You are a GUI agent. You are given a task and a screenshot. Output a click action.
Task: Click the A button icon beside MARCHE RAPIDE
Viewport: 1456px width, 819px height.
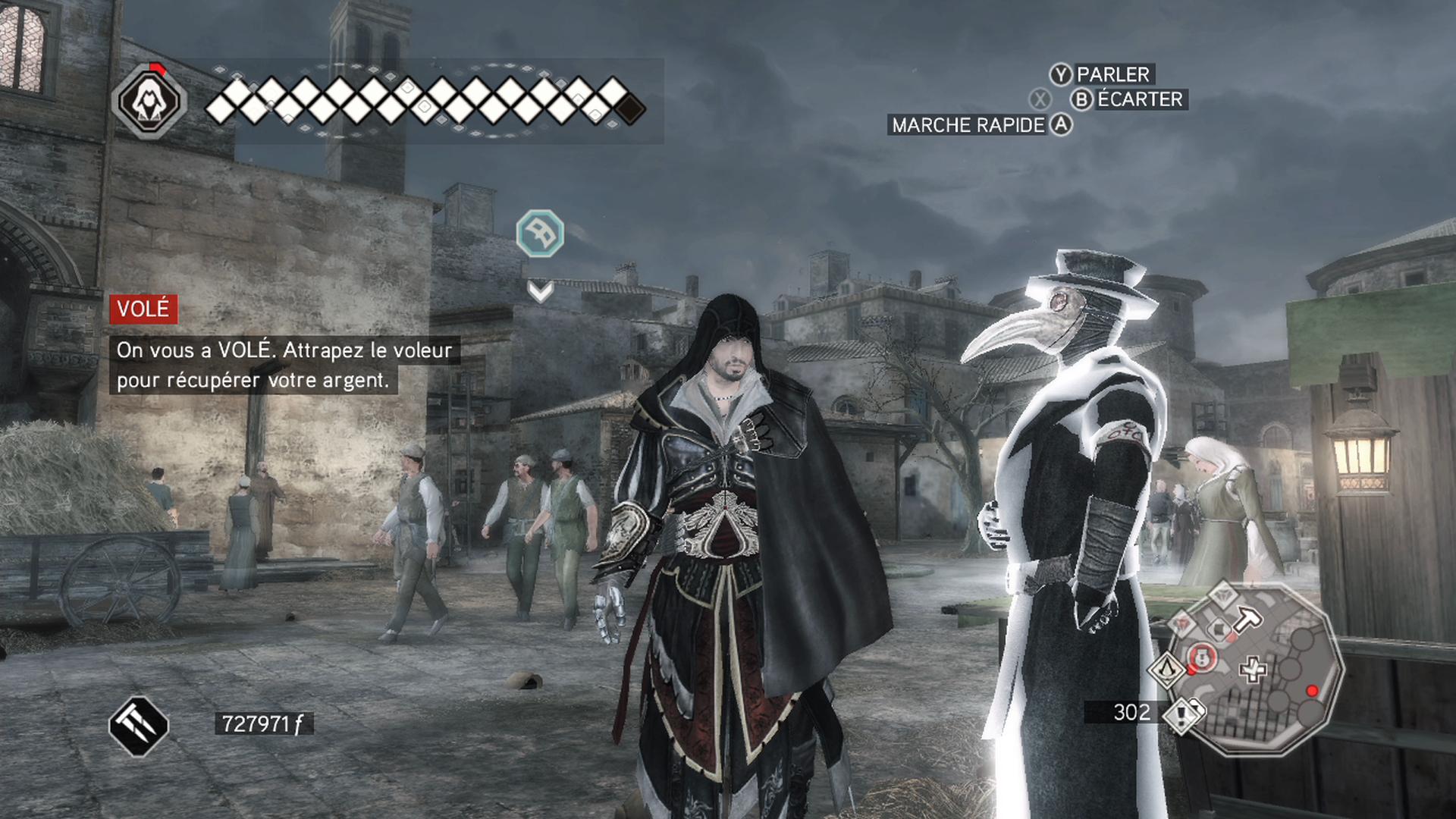coord(1061,124)
